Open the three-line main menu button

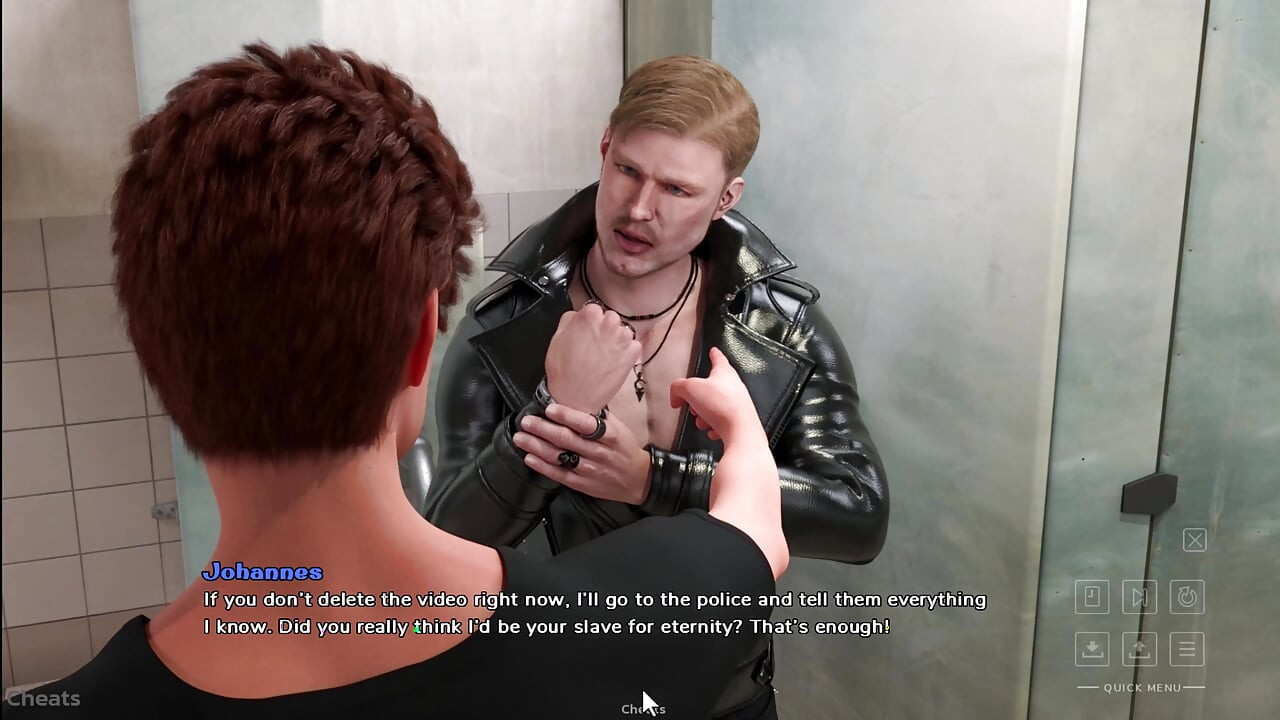coord(1187,649)
